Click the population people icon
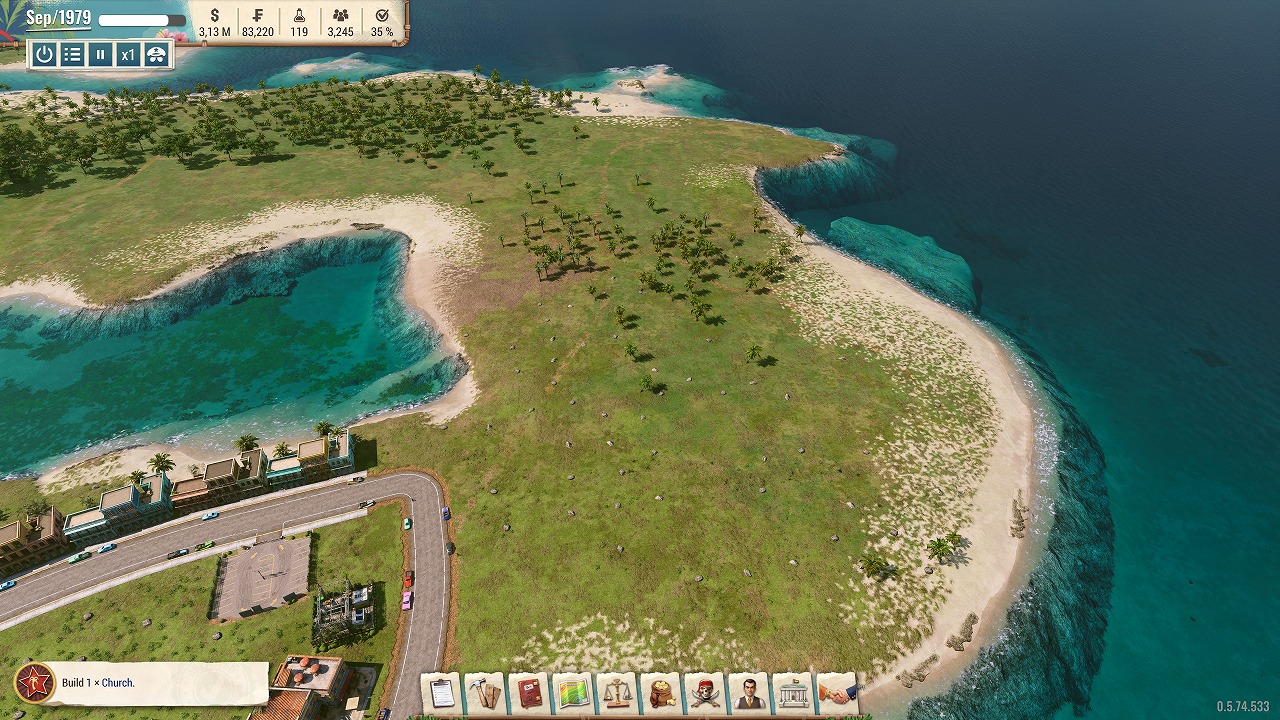 pyautogui.click(x=341, y=16)
